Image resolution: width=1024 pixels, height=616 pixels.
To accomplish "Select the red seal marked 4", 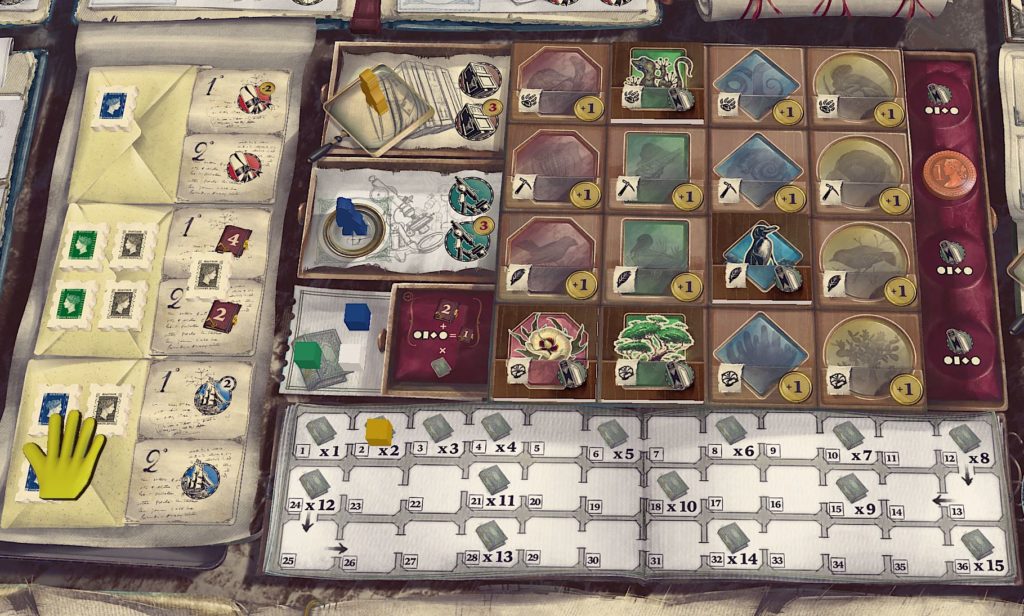I will (x=233, y=241).
